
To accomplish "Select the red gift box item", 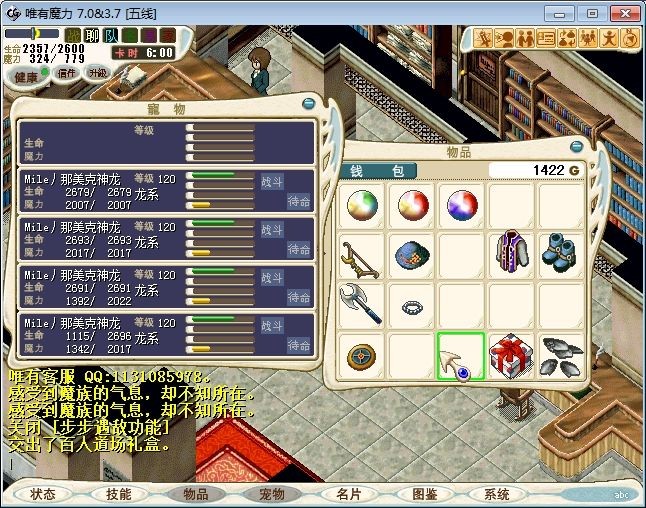I will [511, 356].
